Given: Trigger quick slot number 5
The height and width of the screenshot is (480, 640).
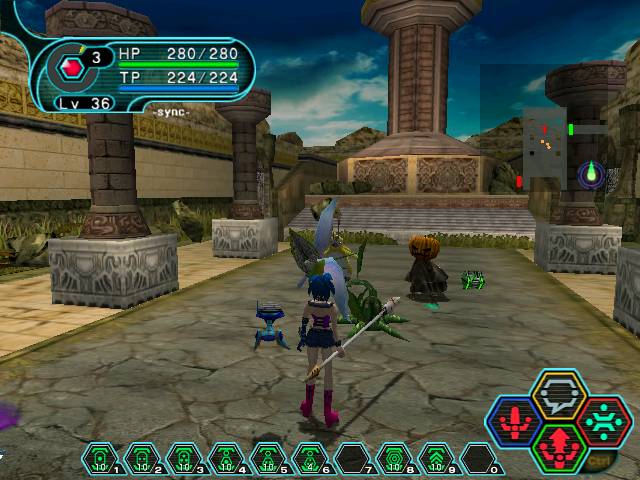Looking at the screenshot, I should pos(268,459).
